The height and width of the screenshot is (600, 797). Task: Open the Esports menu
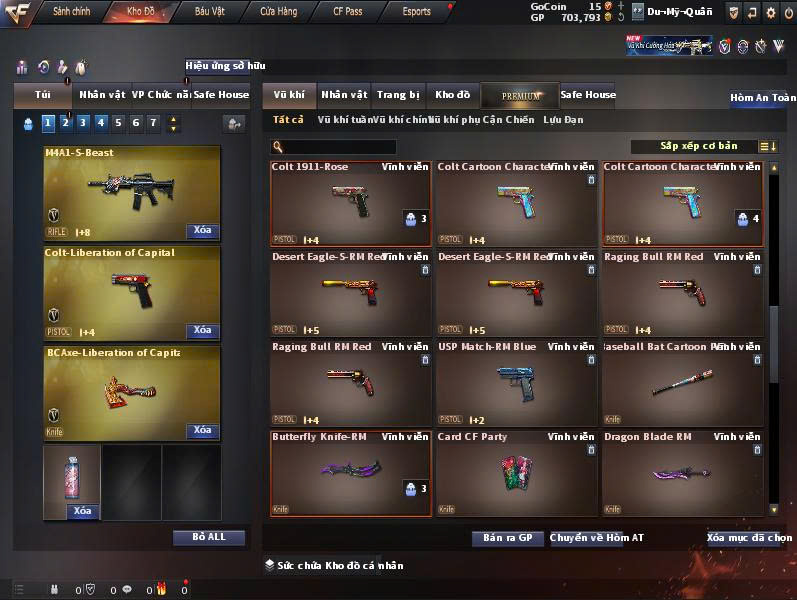[416, 12]
